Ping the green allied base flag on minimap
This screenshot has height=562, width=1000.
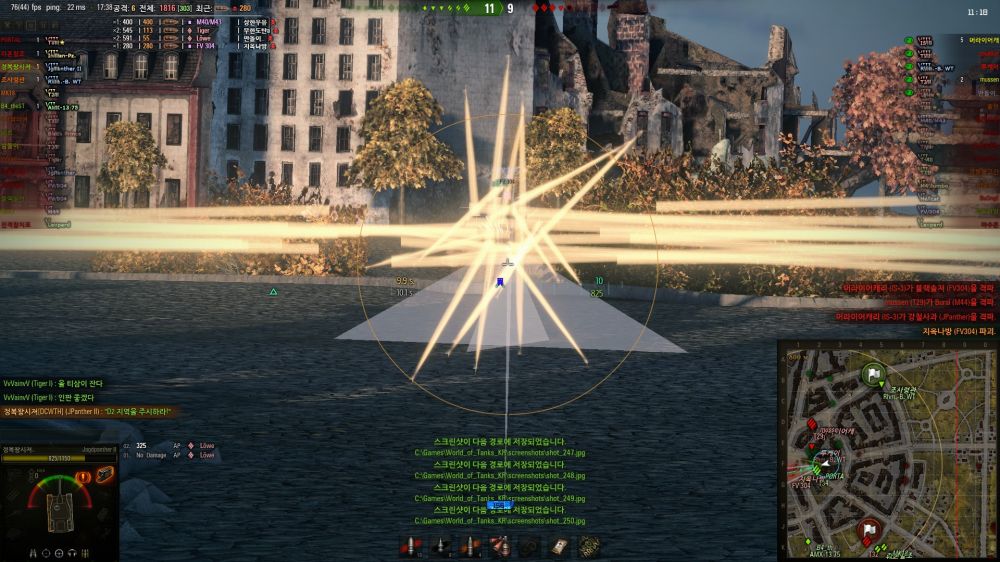873,374
